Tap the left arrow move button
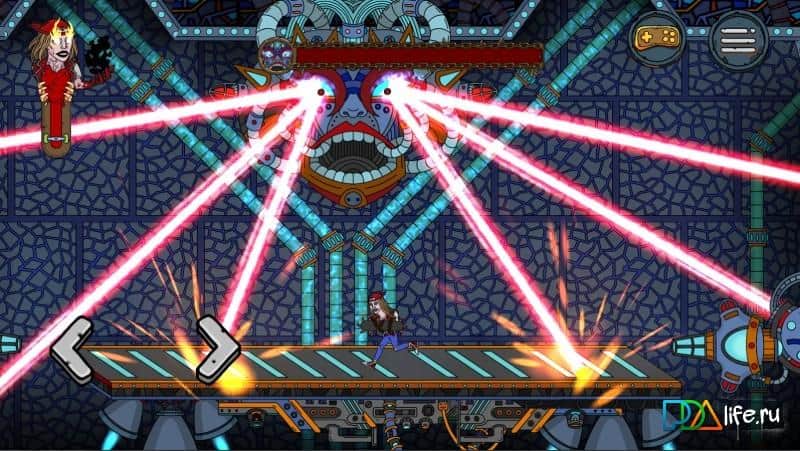The height and width of the screenshot is (451, 800). coord(72,349)
